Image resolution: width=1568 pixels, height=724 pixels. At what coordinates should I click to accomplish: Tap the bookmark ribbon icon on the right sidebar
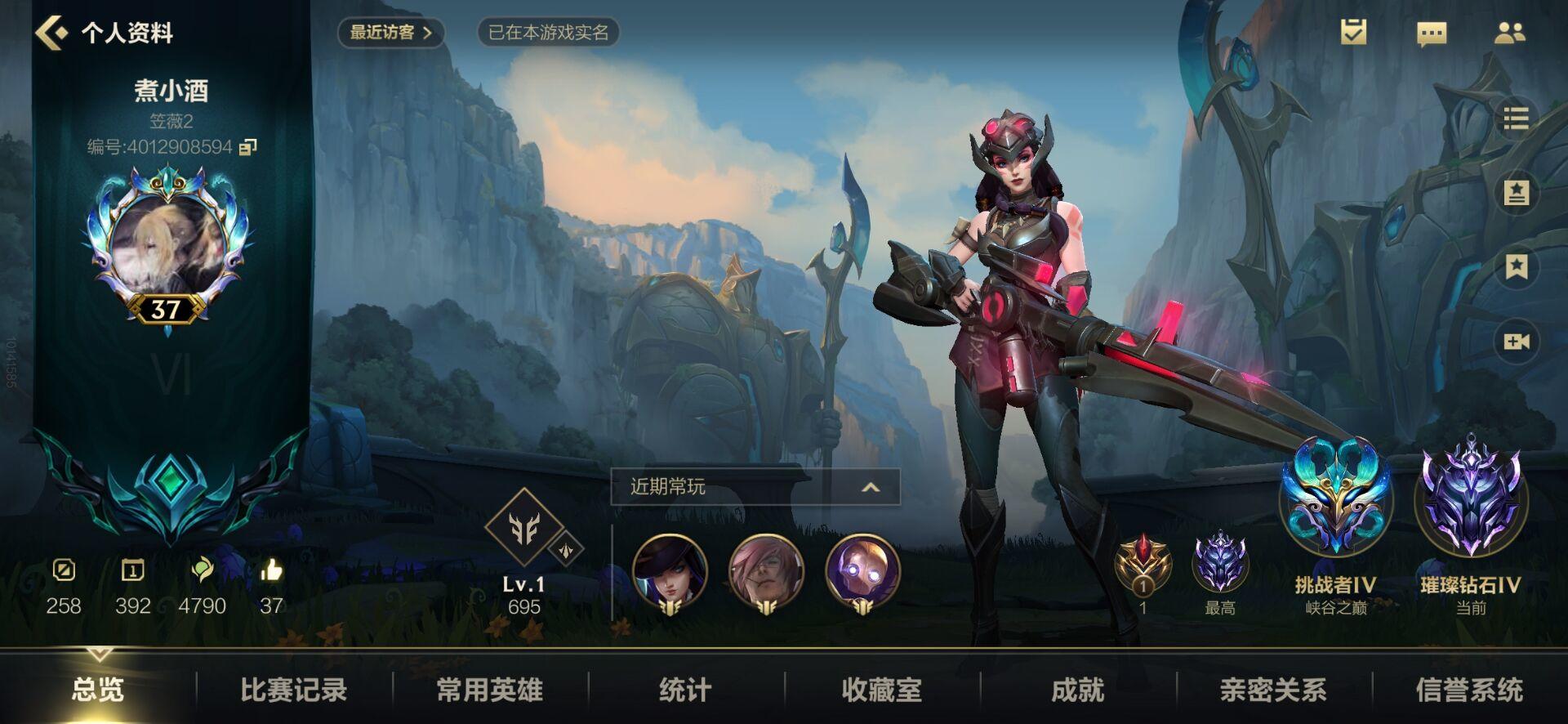coord(1518,263)
